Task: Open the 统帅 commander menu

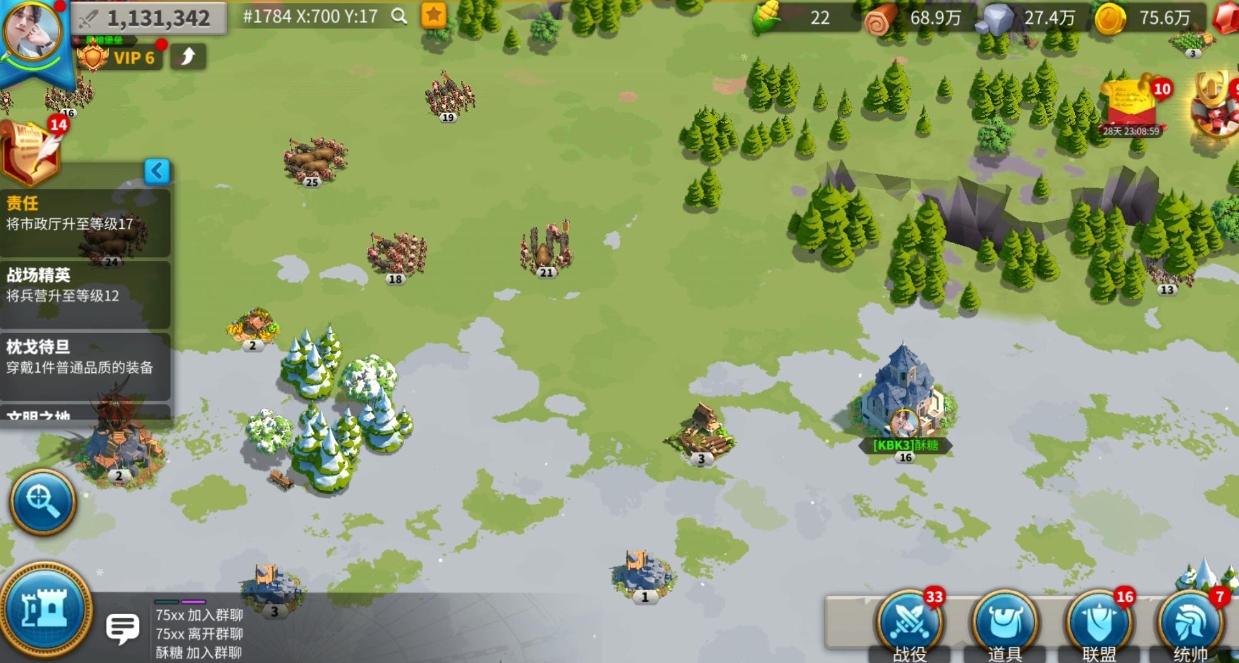Action: coord(1190,625)
